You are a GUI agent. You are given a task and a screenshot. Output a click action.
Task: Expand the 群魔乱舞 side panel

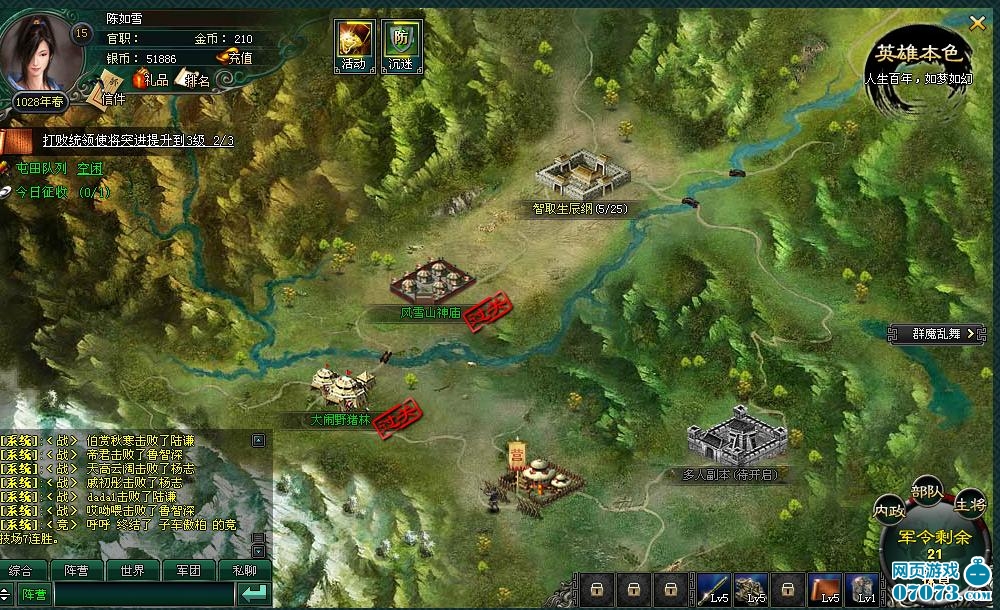[x=942, y=333]
